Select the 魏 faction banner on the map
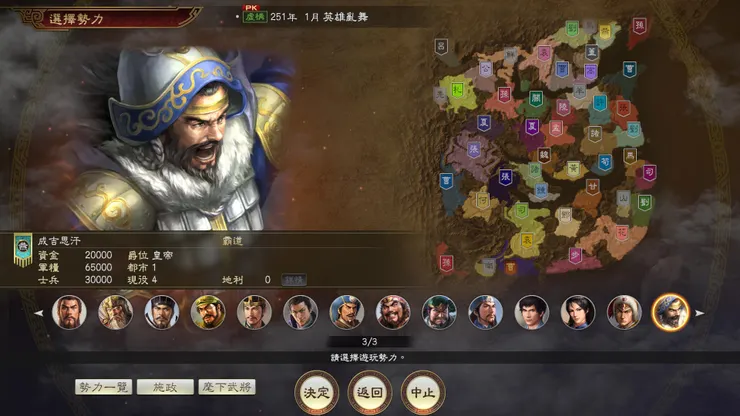This screenshot has width=740, height=416. [x=544, y=155]
